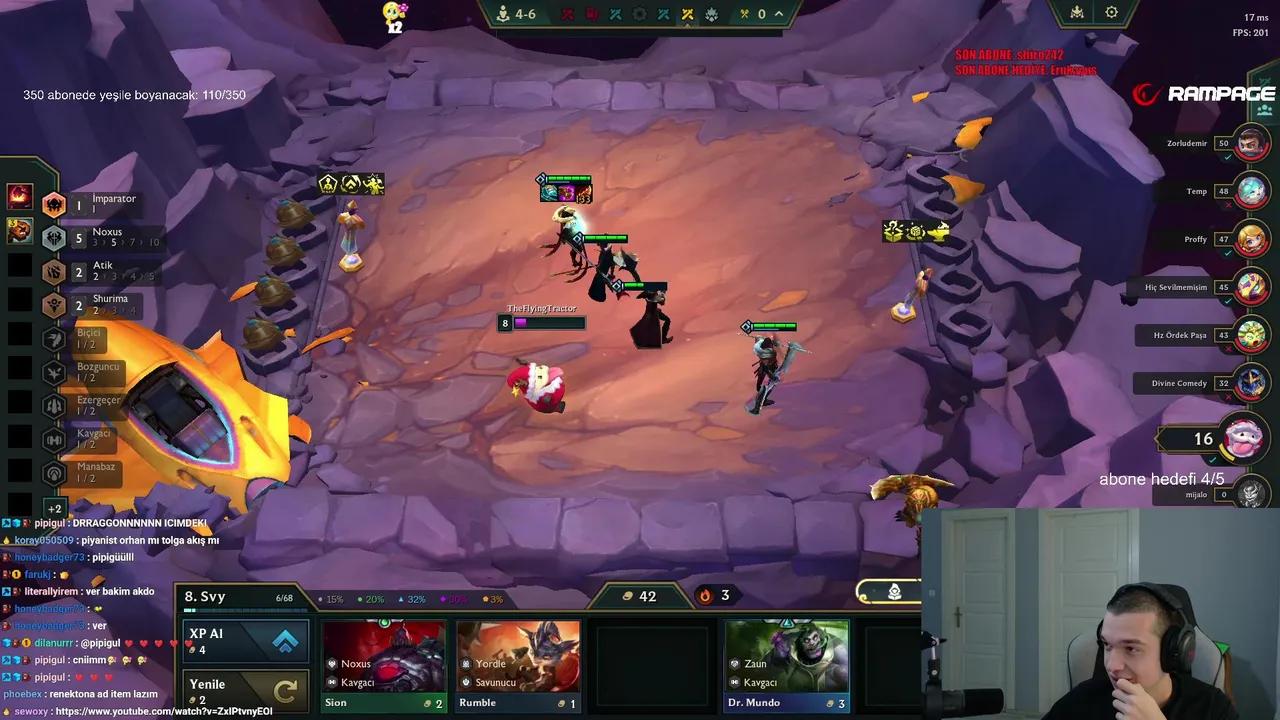The height and width of the screenshot is (720, 1280).
Task: Select the Noxus trait icon in the sidebar
Action: (55, 237)
